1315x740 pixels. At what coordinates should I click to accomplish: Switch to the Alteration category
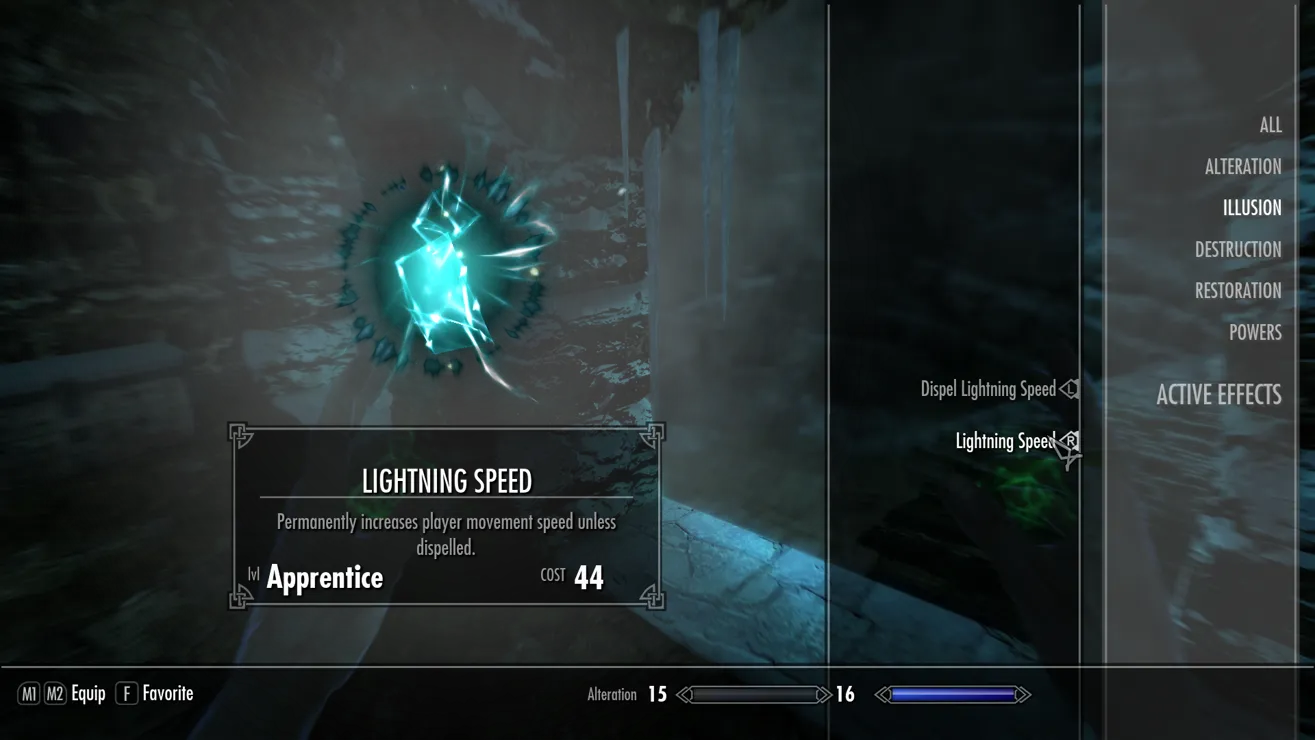[1242, 167]
